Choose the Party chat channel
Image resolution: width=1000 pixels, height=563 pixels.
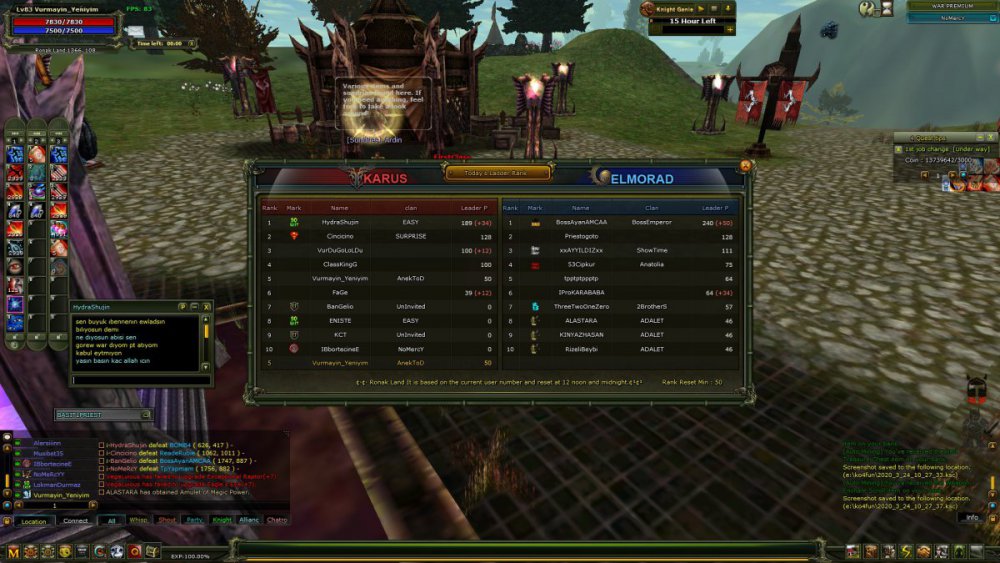pyautogui.click(x=194, y=521)
